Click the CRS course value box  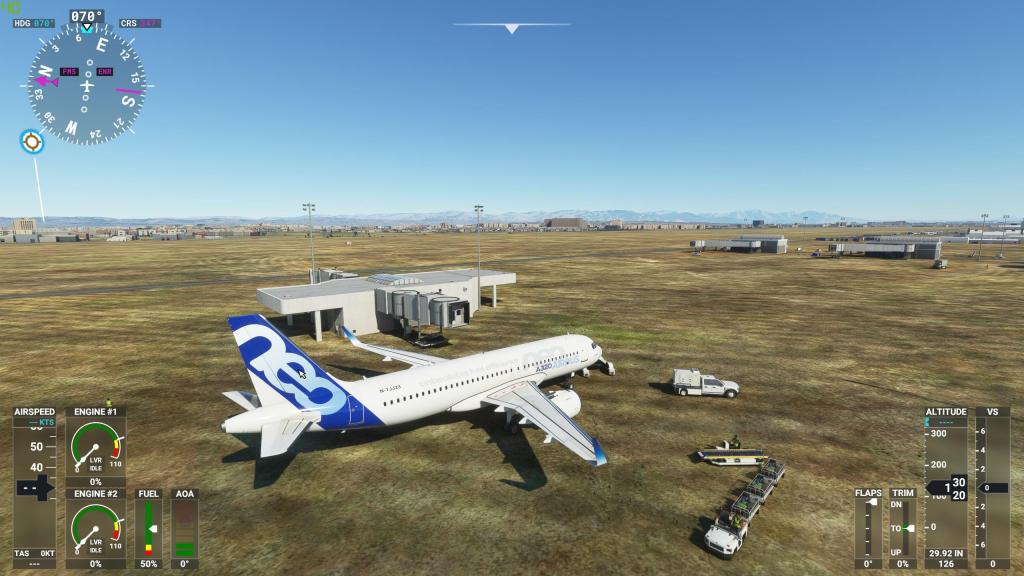tap(140, 23)
